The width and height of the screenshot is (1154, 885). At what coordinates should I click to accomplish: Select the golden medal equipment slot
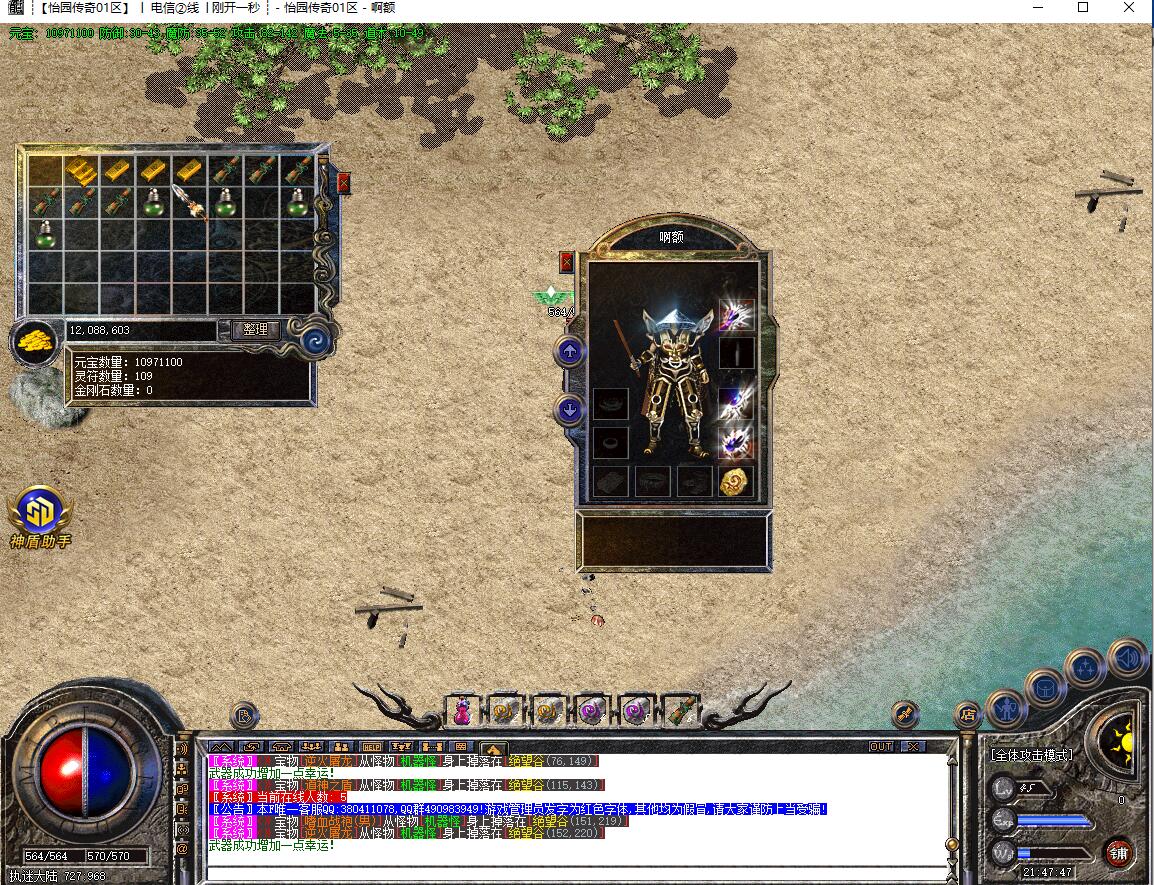click(735, 480)
